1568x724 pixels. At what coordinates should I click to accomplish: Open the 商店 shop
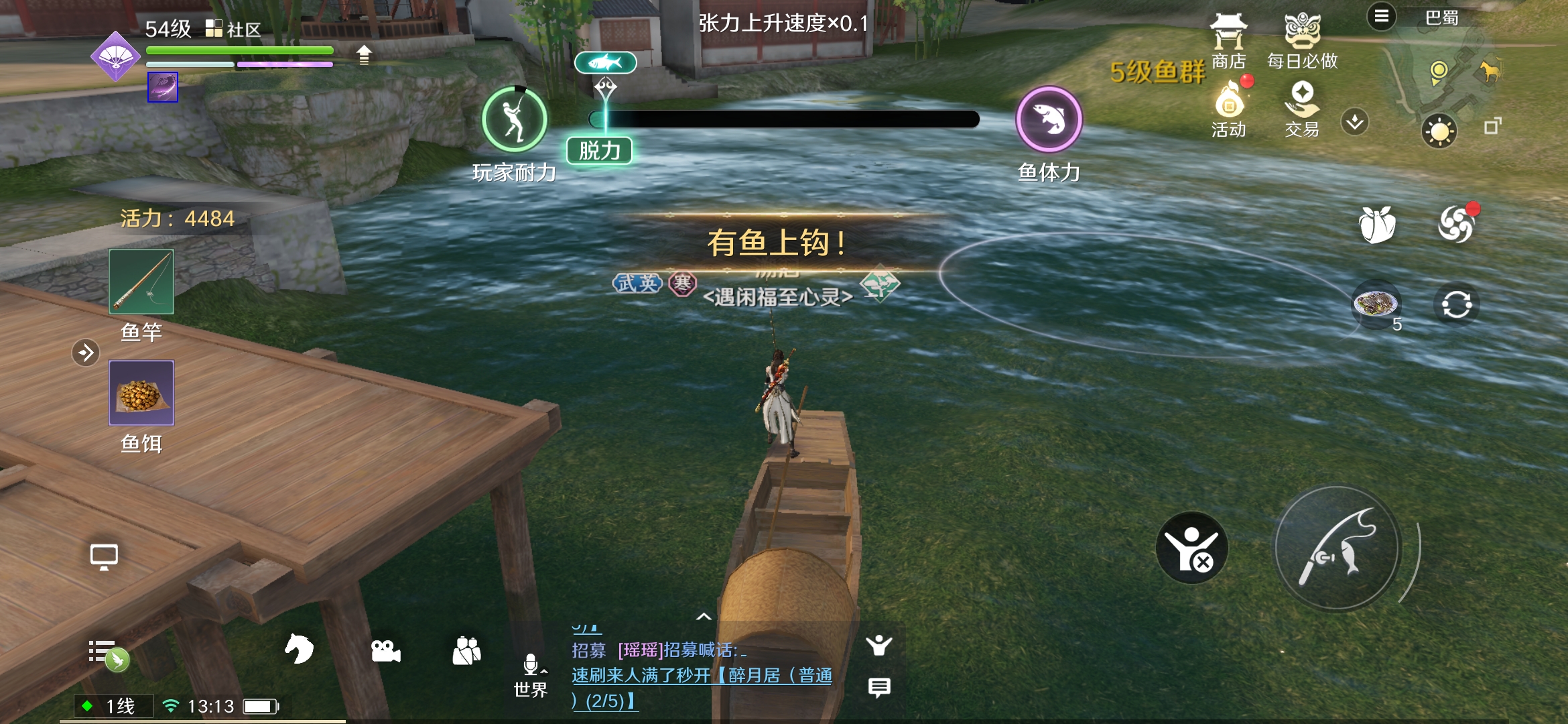[1228, 40]
